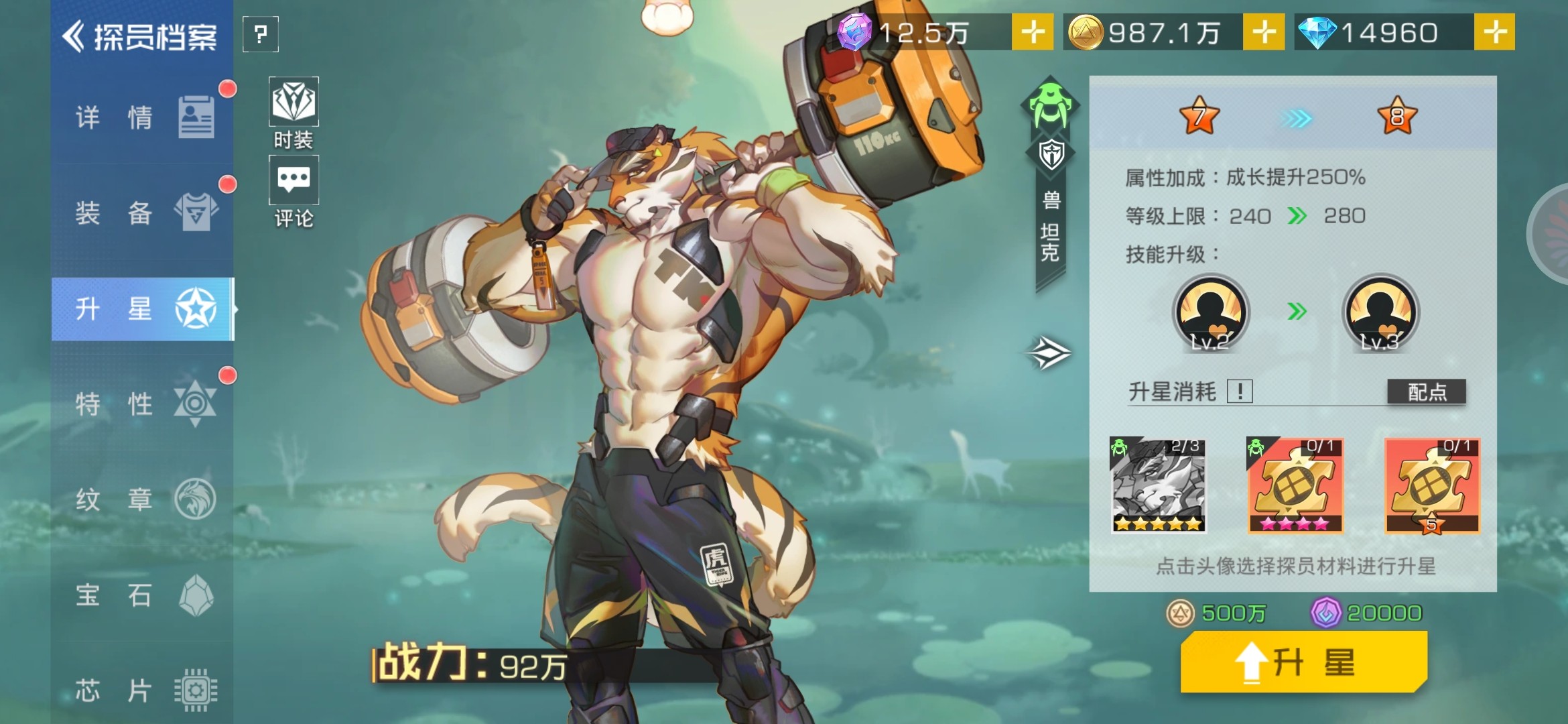Show 升星消耗 exclamation info

(1240, 391)
